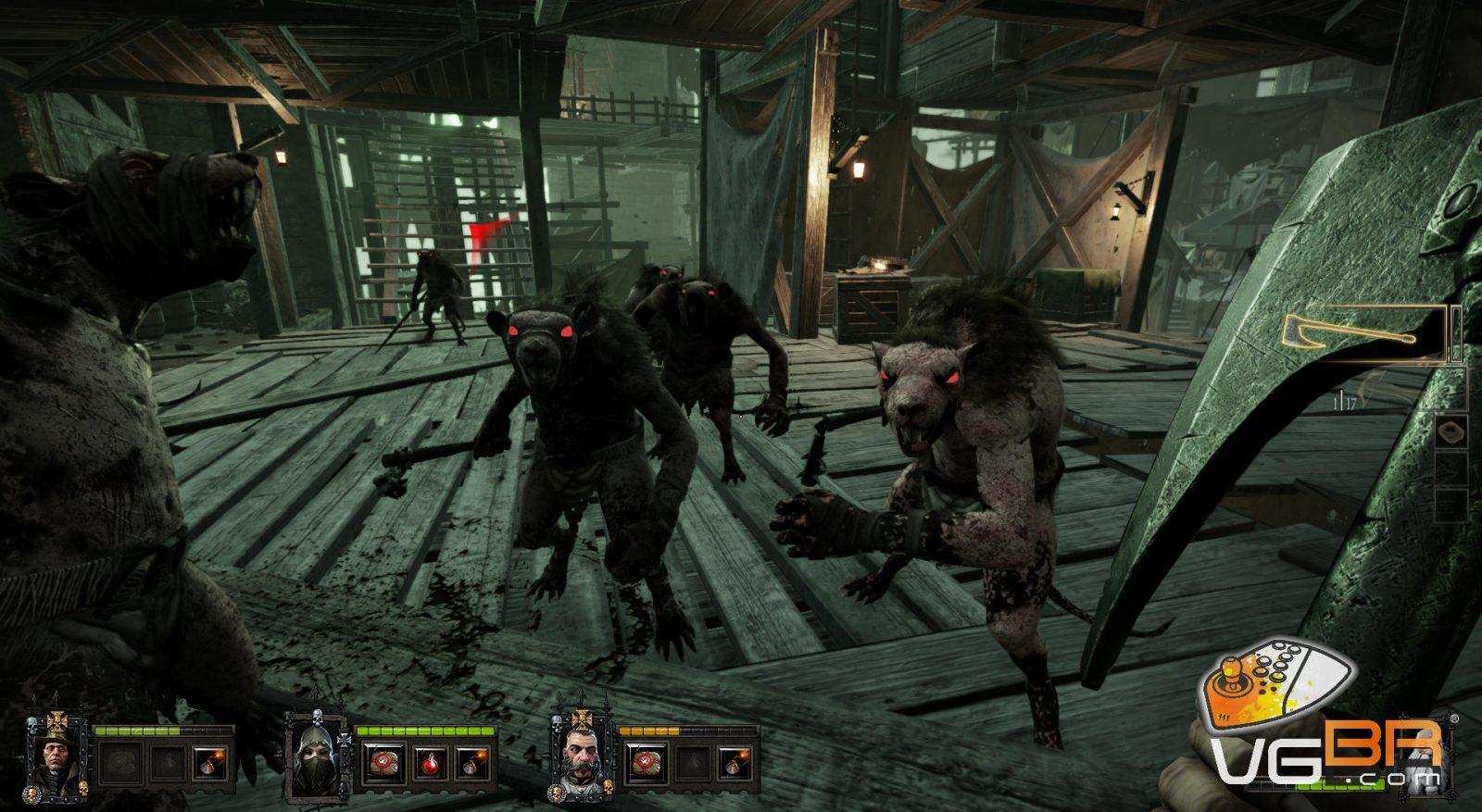Click the hooded elf's healing supplies slot
The width and height of the screenshot is (1482, 812).
pos(380,763)
